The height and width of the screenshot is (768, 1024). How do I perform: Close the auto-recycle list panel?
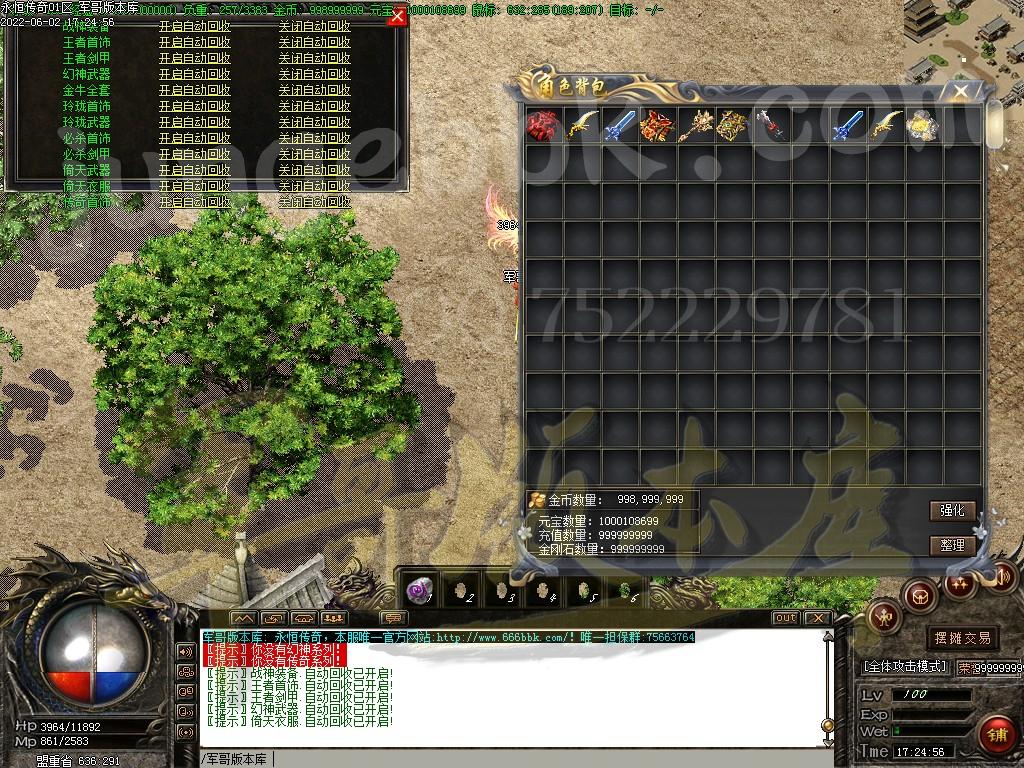pos(397,17)
